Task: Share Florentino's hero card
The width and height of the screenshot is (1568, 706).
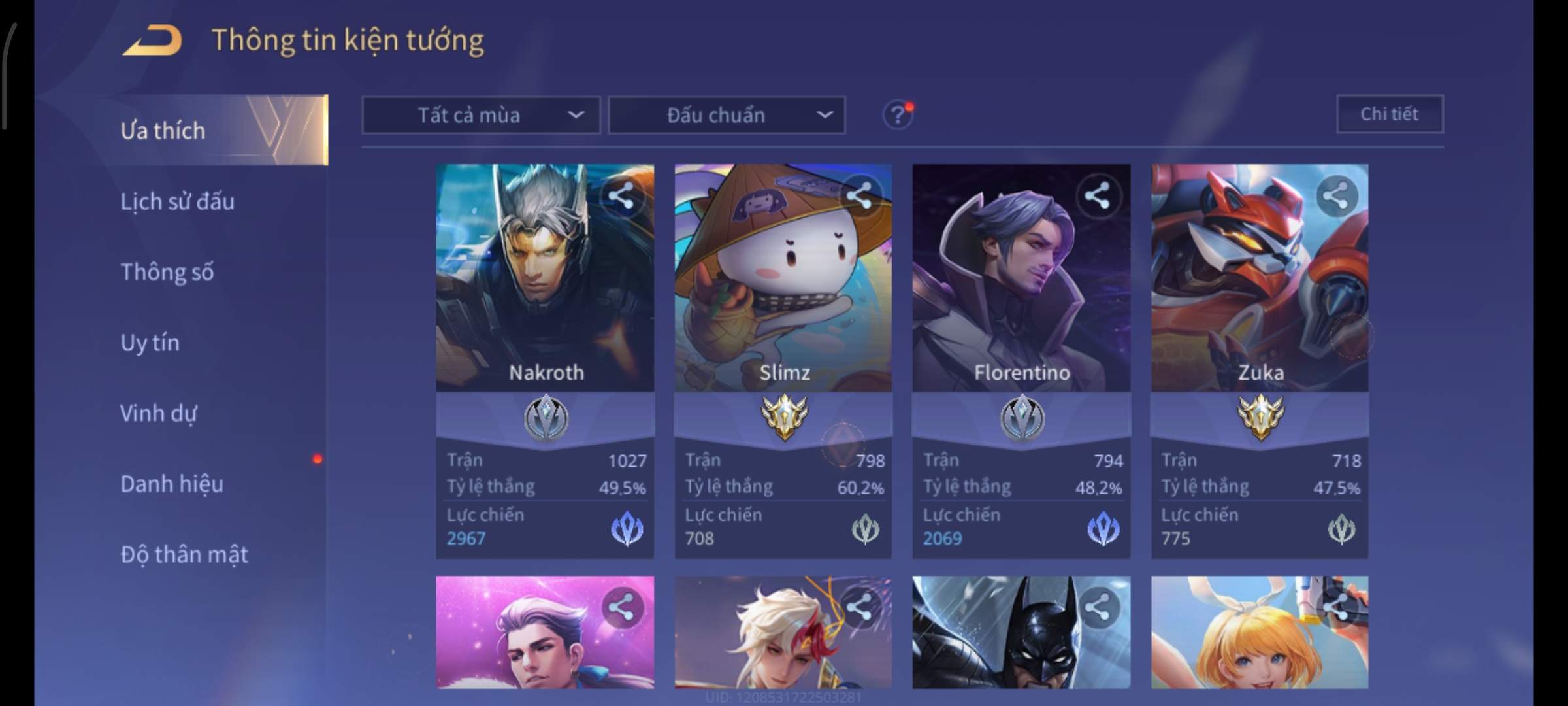Action: coord(1097,195)
